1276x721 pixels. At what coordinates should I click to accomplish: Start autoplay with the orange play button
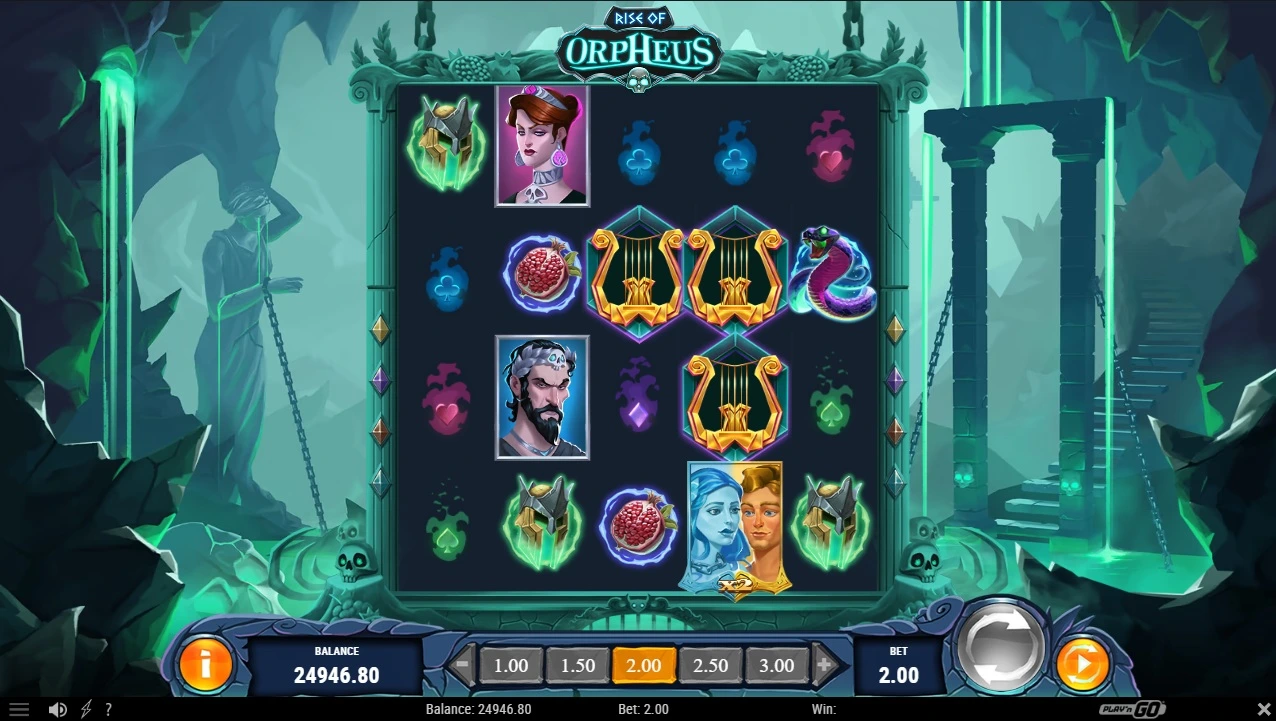(x=1082, y=663)
